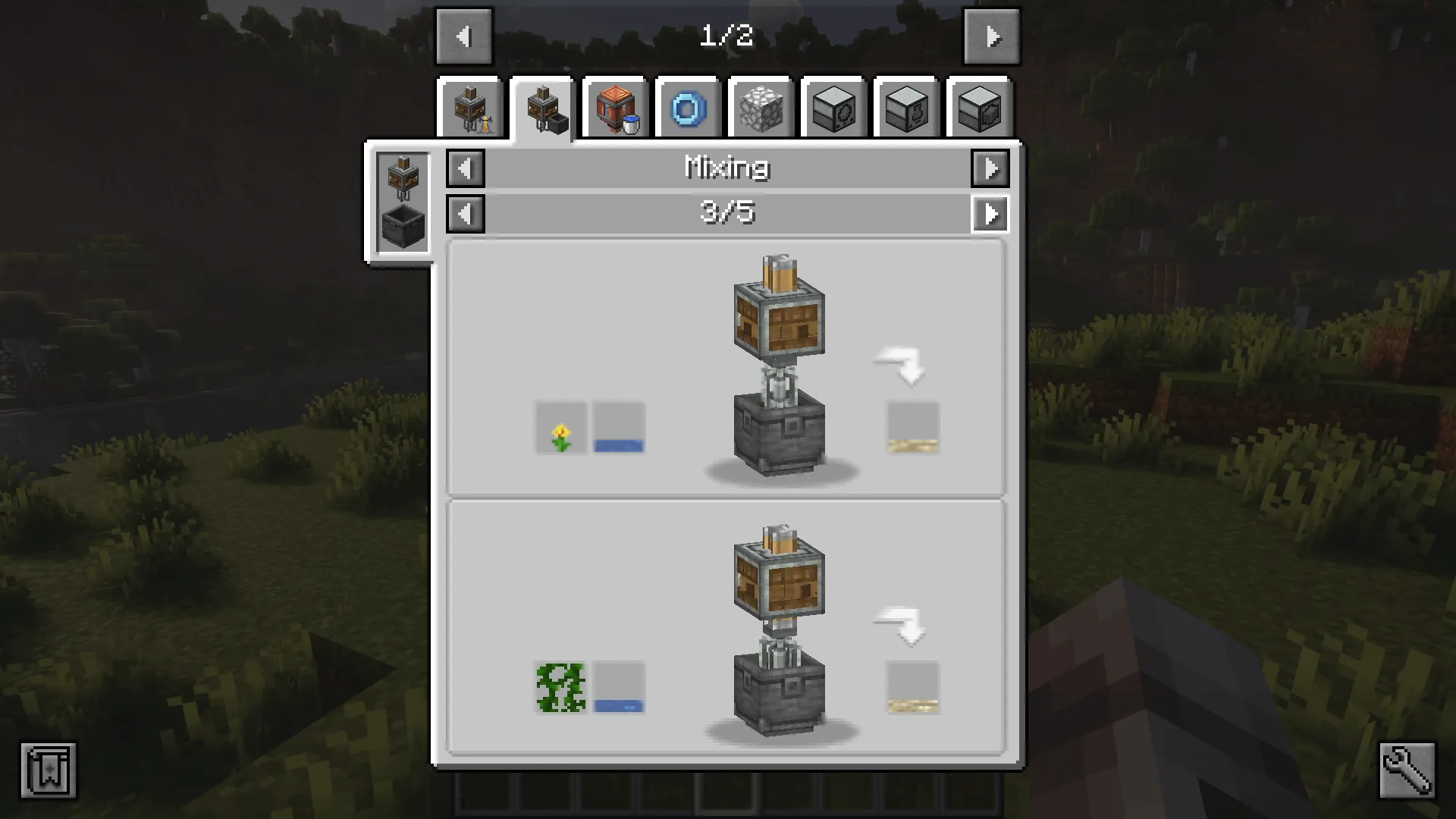Image resolution: width=1456 pixels, height=819 pixels.
Task: Select the Basin icon in the left sidebar
Action: (x=402, y=220)
